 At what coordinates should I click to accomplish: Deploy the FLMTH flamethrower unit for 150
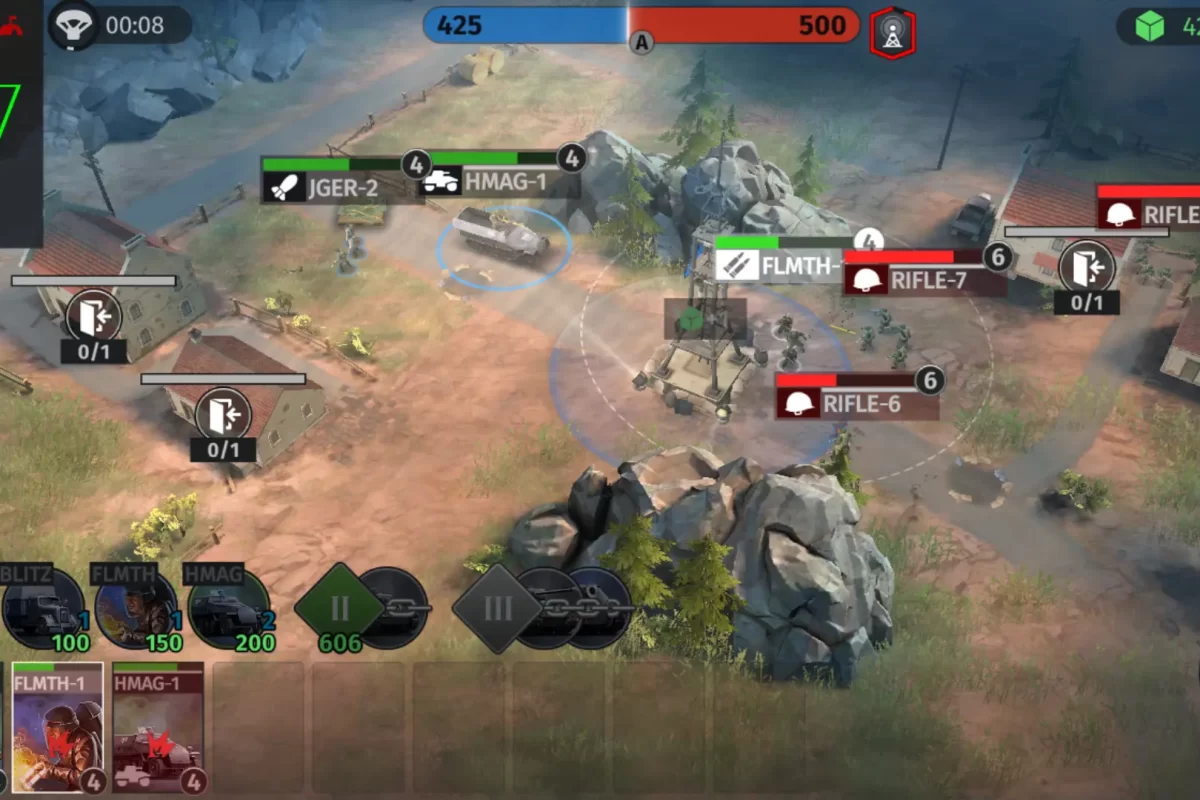click(135, 608)
